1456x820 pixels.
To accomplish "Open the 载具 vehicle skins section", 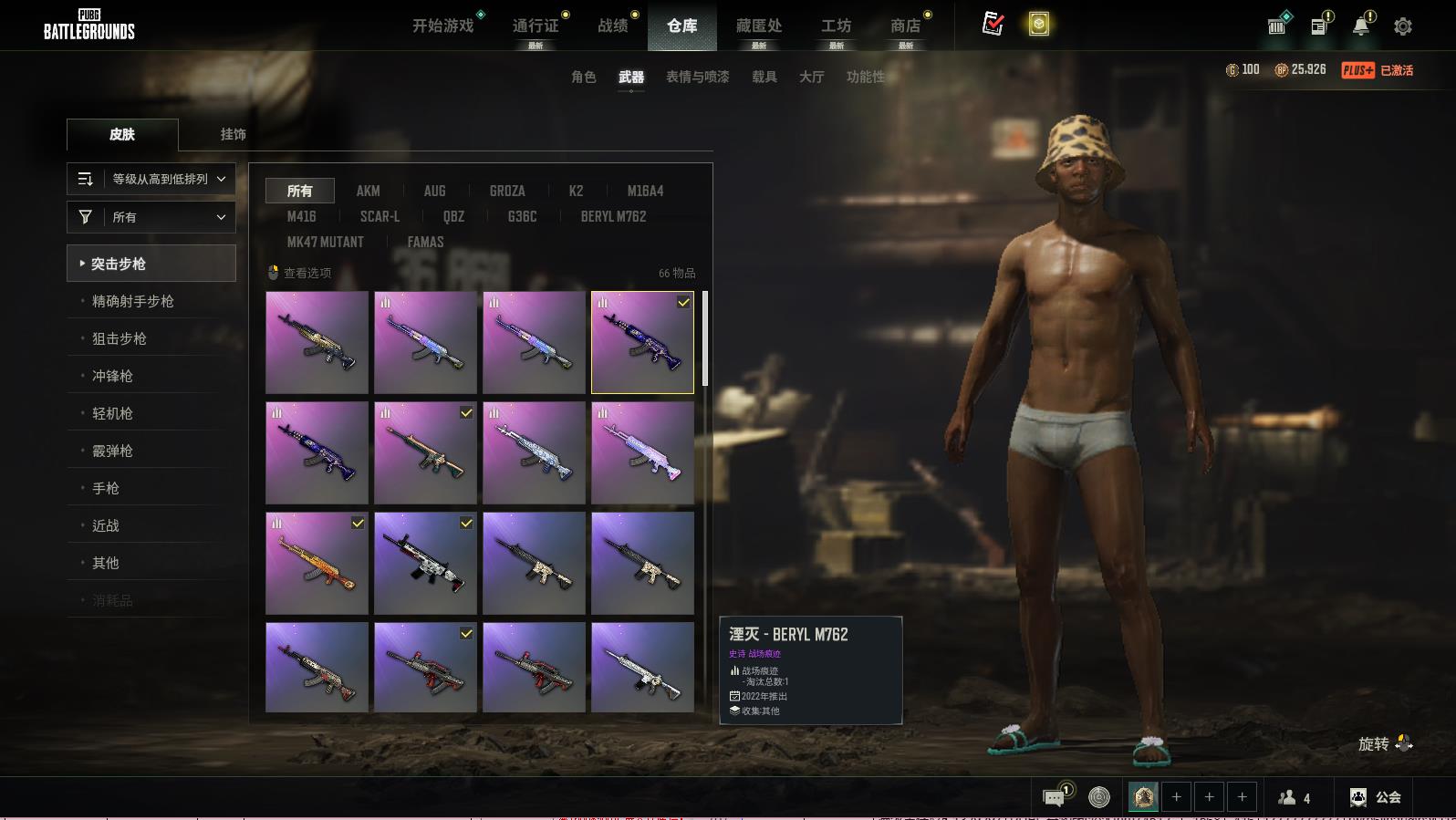I will [764, 77].
